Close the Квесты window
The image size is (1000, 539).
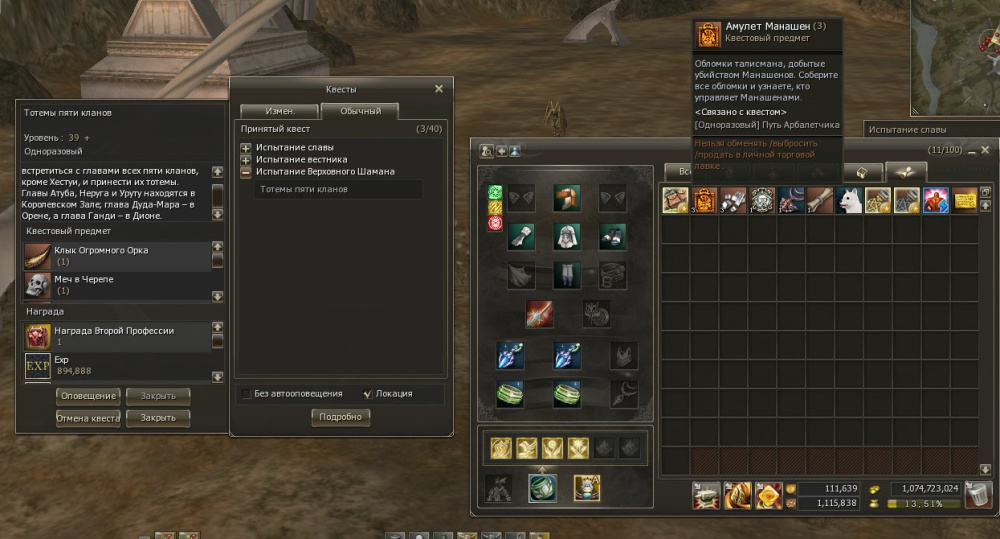438,89
